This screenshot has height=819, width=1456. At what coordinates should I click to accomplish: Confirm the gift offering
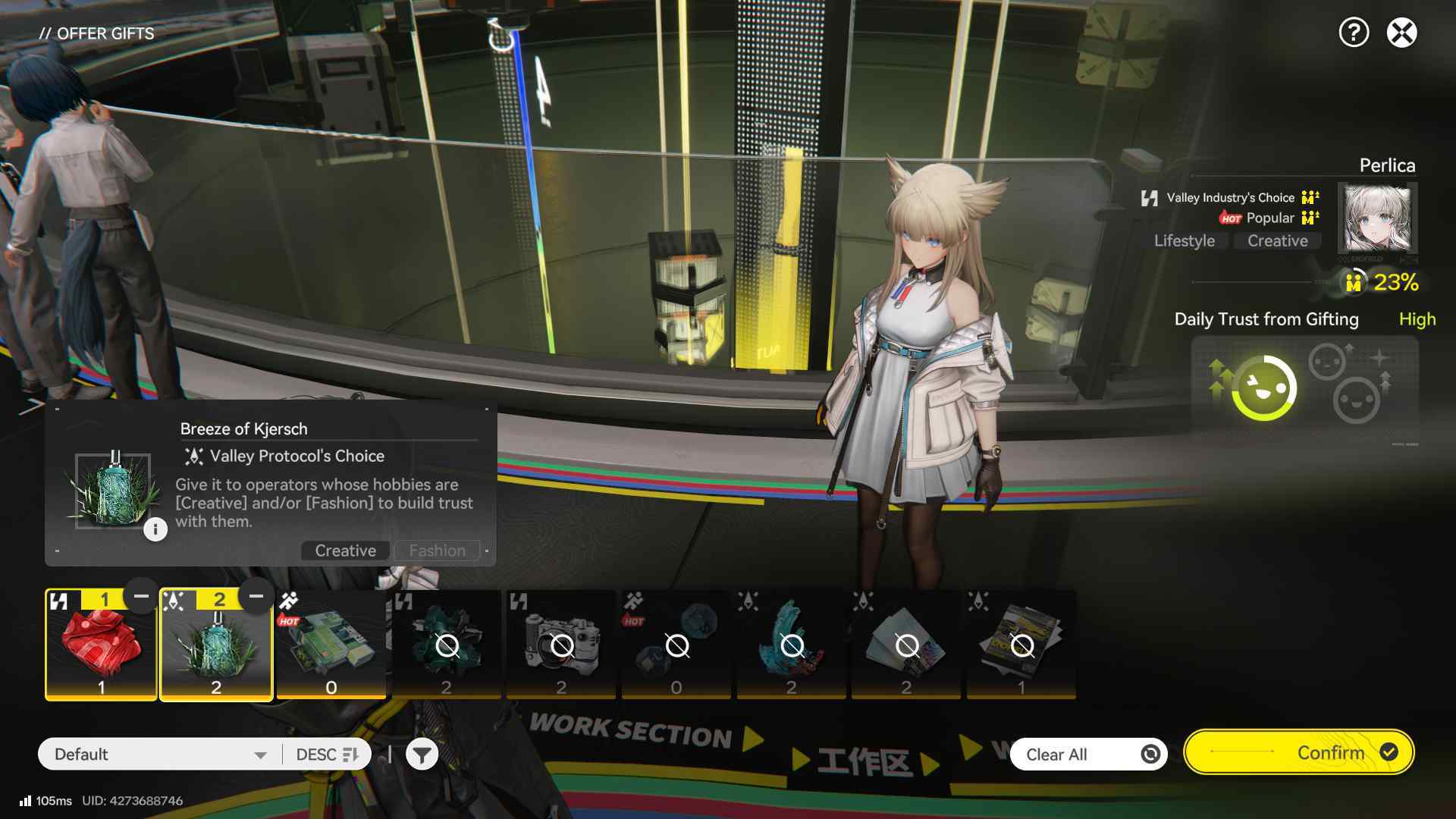[x=1298, y=752]
